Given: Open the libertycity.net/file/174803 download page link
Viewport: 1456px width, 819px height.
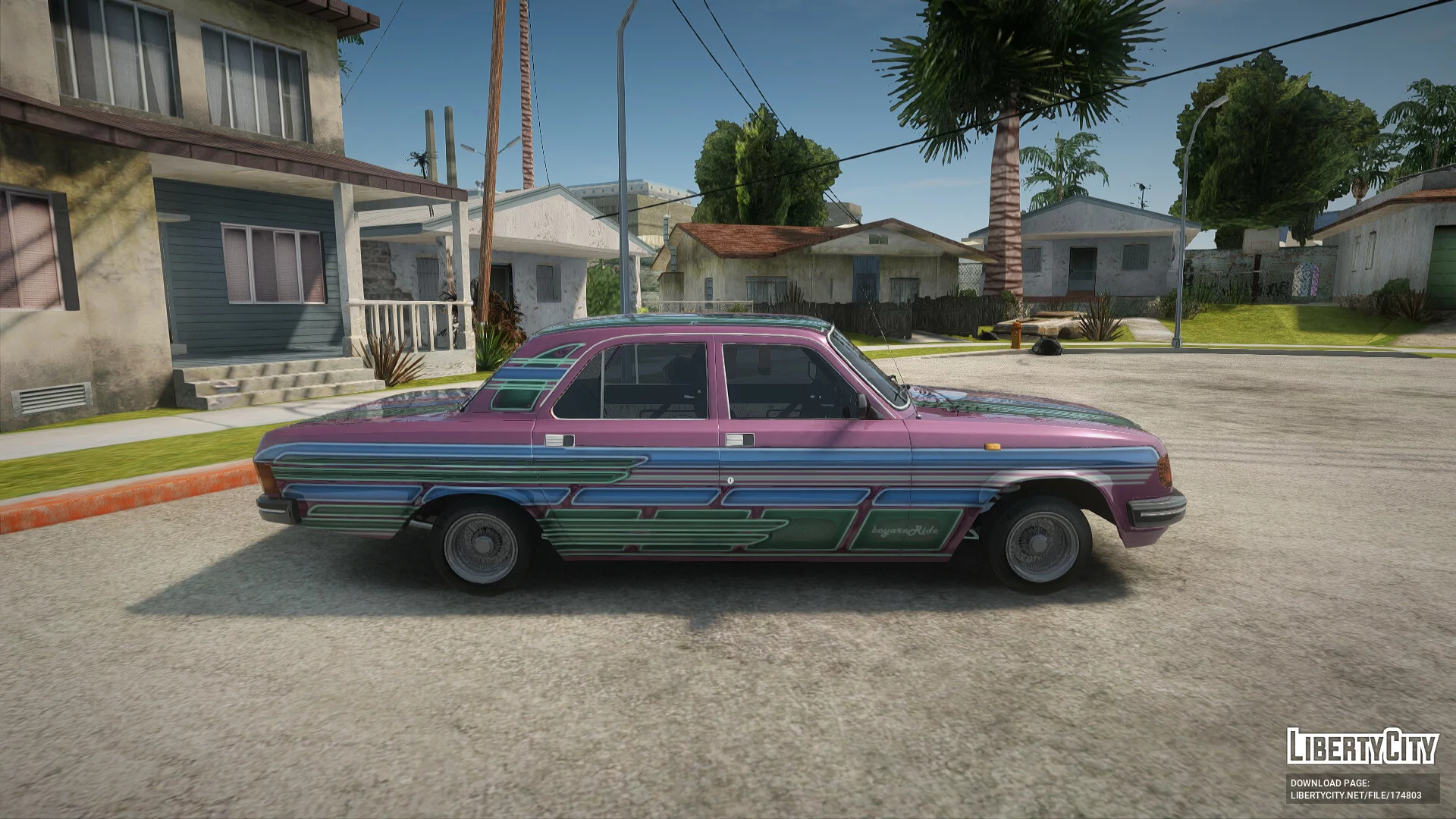Looking at the screenshot, I should click(1356, 795).
